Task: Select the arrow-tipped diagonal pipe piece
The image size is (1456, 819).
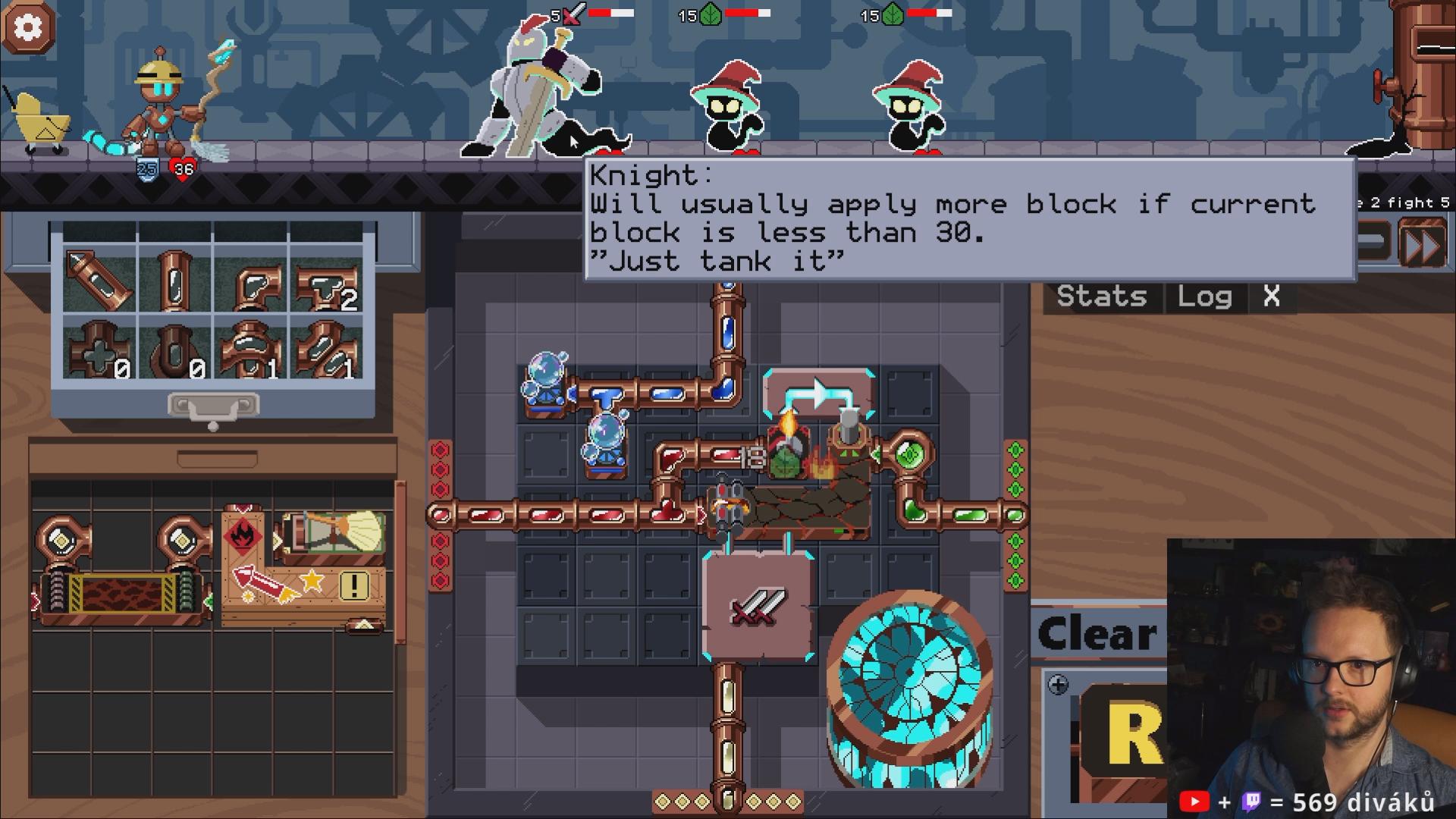Action: (x=99, y=280)
